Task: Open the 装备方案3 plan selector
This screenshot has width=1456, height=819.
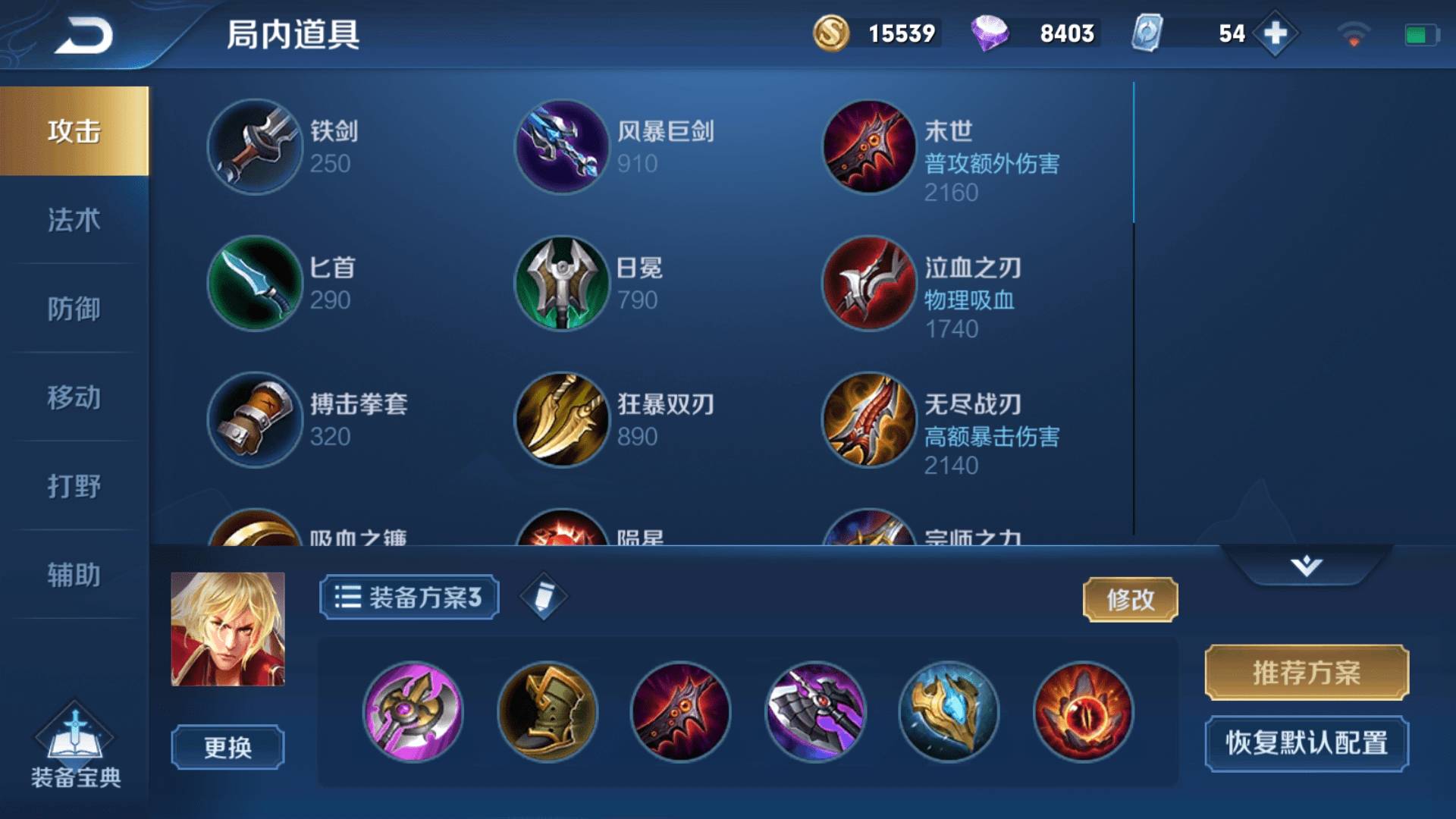Action: (x=408, y=598)
